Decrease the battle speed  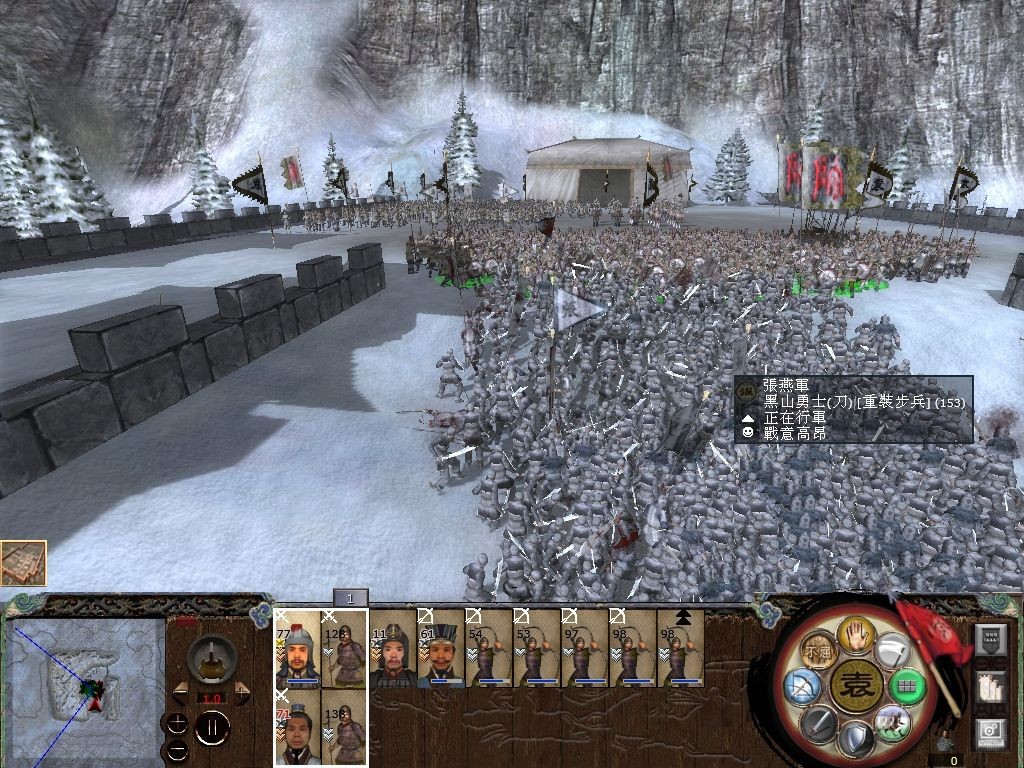click(181, 693)
